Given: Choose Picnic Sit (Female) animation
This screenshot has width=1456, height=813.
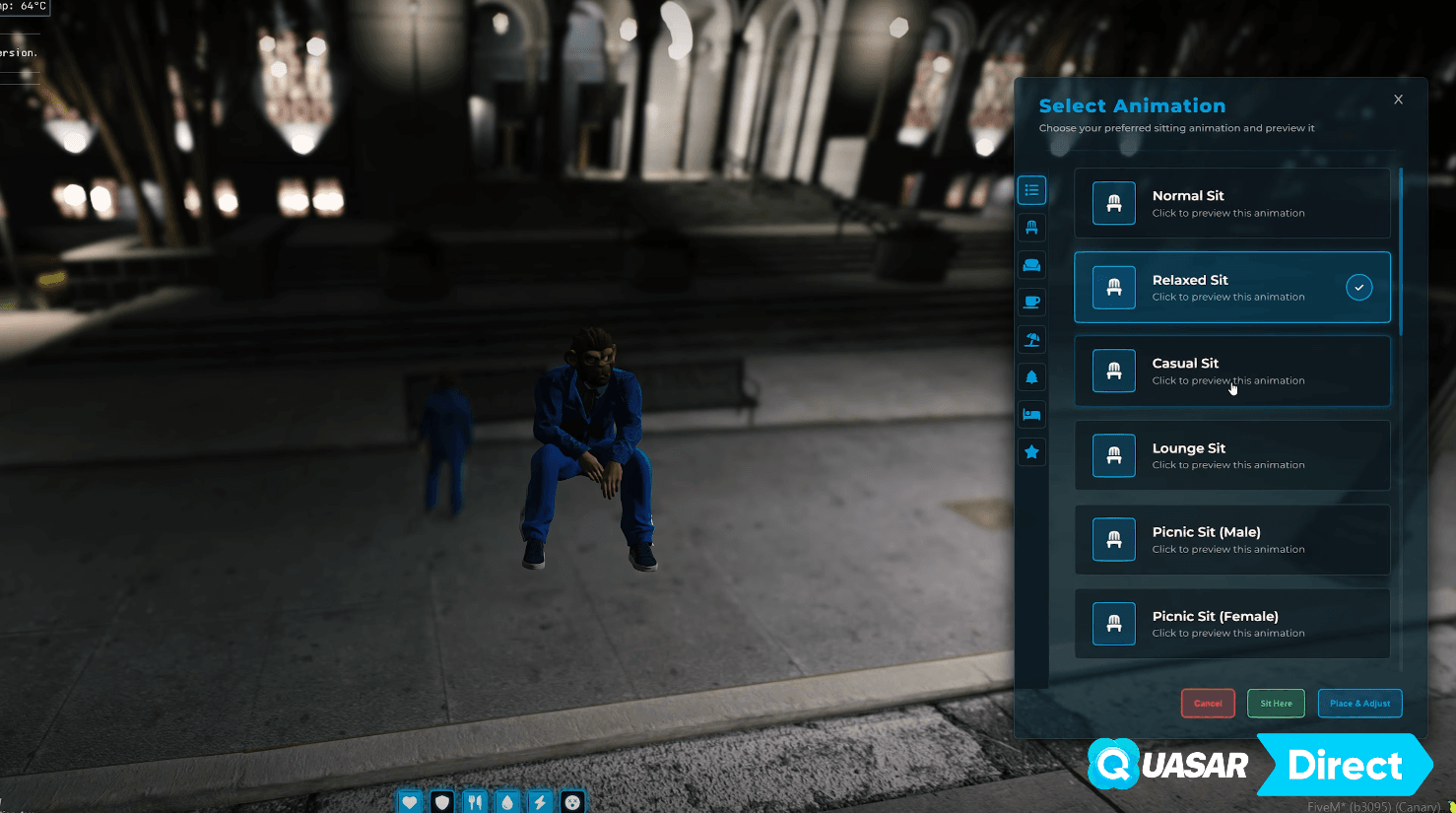Looking at the screenshot, I should click(1231, 624).
